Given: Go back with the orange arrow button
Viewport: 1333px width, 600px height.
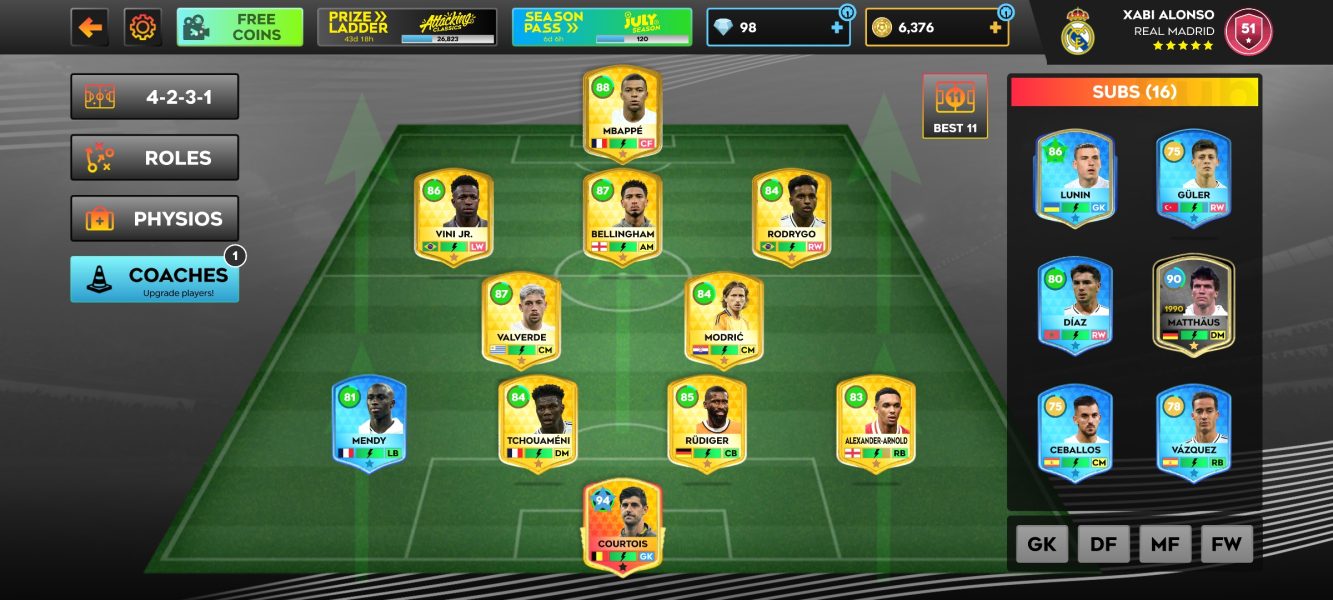Looking at the screenshot, I should pyautogui.click(x=90, y=27).
